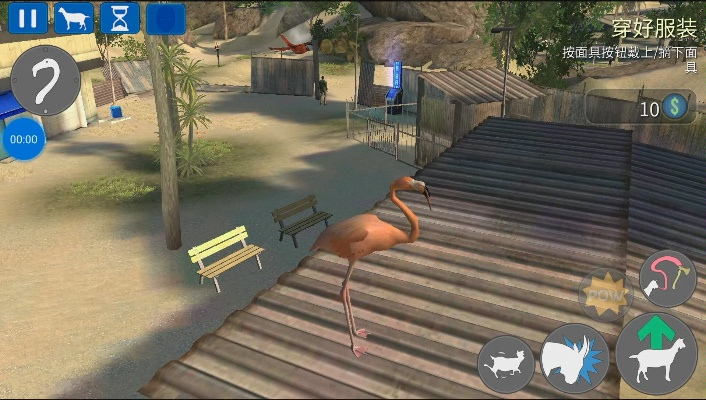Tap the blue 00:00 record button
Image resolution: width=706 pixels, height=400 pixels.
point(23,140)
